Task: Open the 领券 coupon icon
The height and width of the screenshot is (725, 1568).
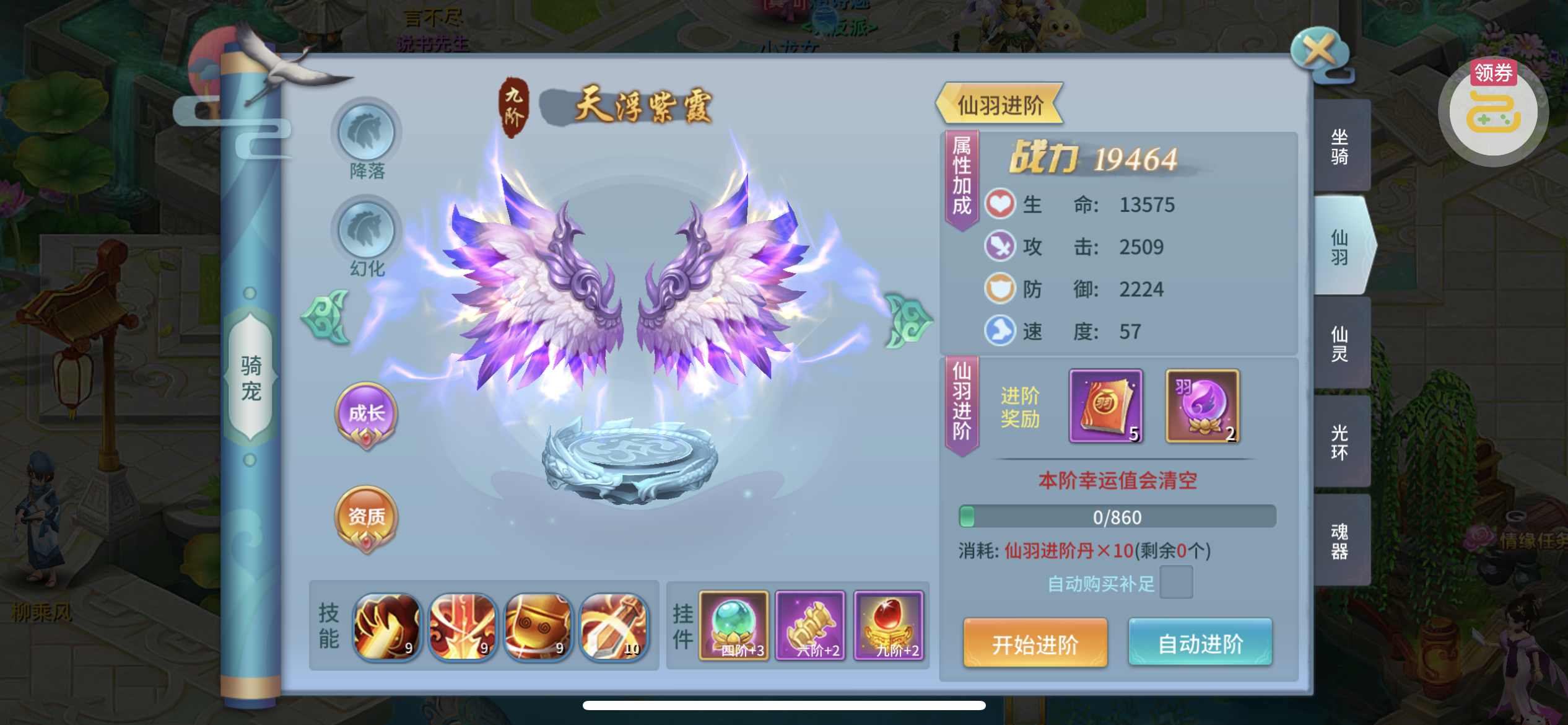Action: coord(1493,112)
